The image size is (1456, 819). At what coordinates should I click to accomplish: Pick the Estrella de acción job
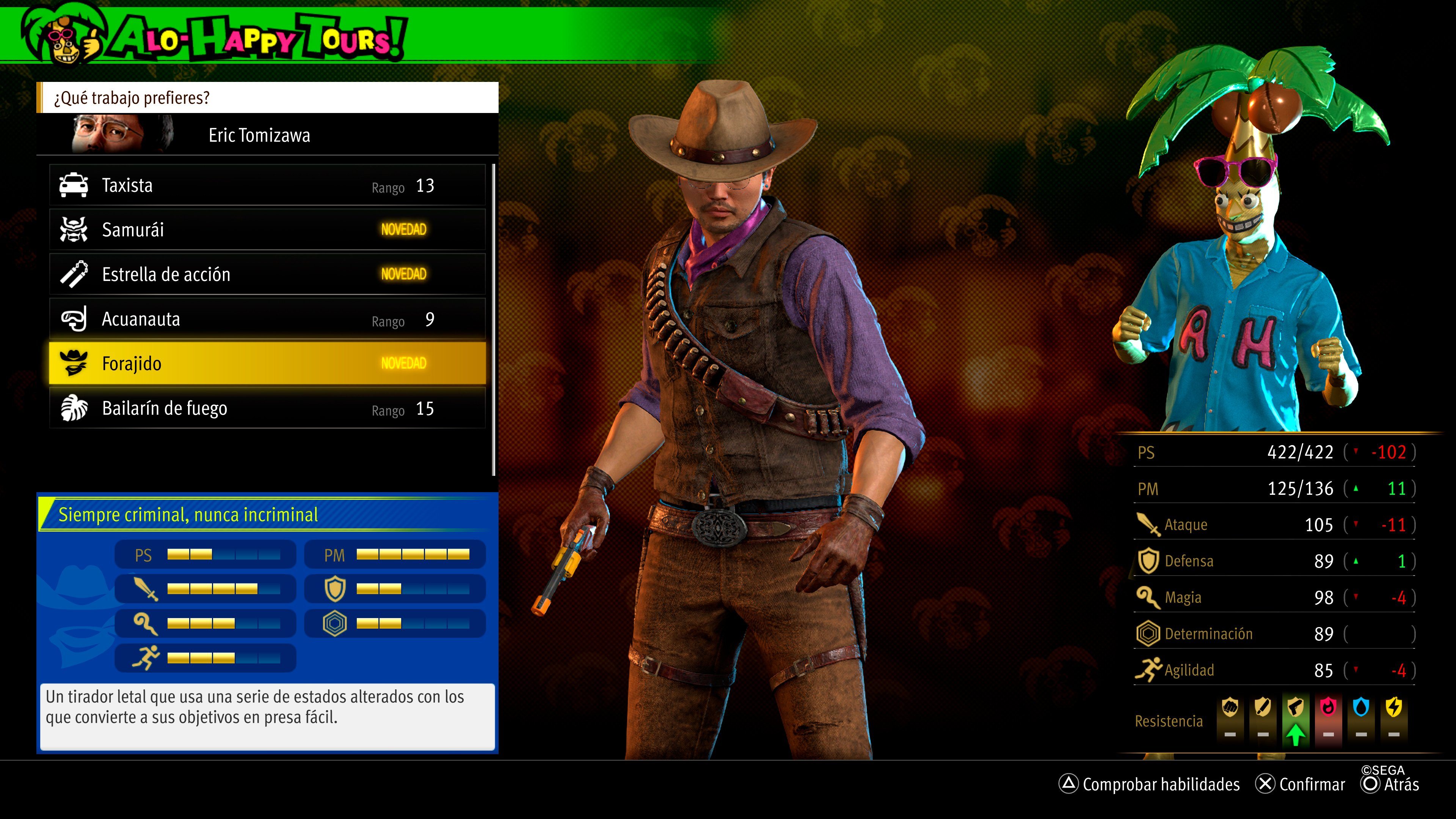[x=267, y=274]
